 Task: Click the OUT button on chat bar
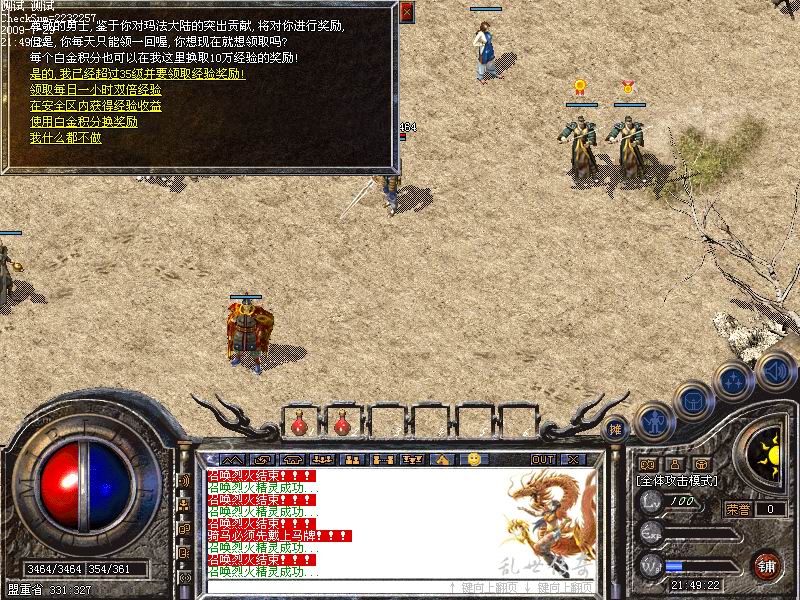(x=543, y=459)
